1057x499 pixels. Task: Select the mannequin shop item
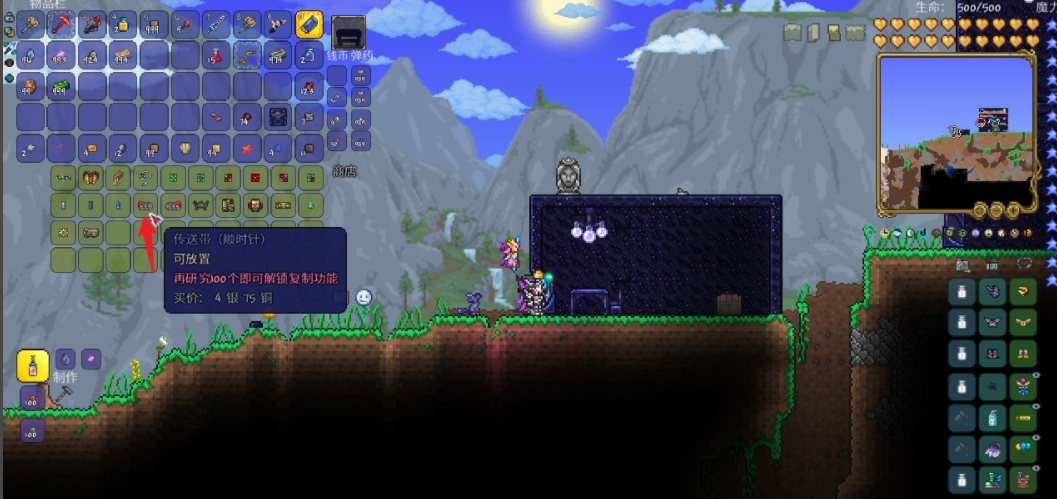point(62,205)
